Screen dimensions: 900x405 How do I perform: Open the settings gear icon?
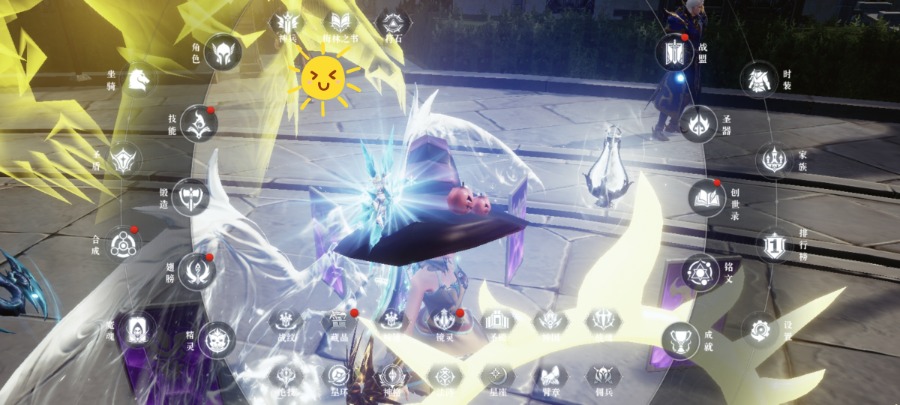tap(760, 329)
